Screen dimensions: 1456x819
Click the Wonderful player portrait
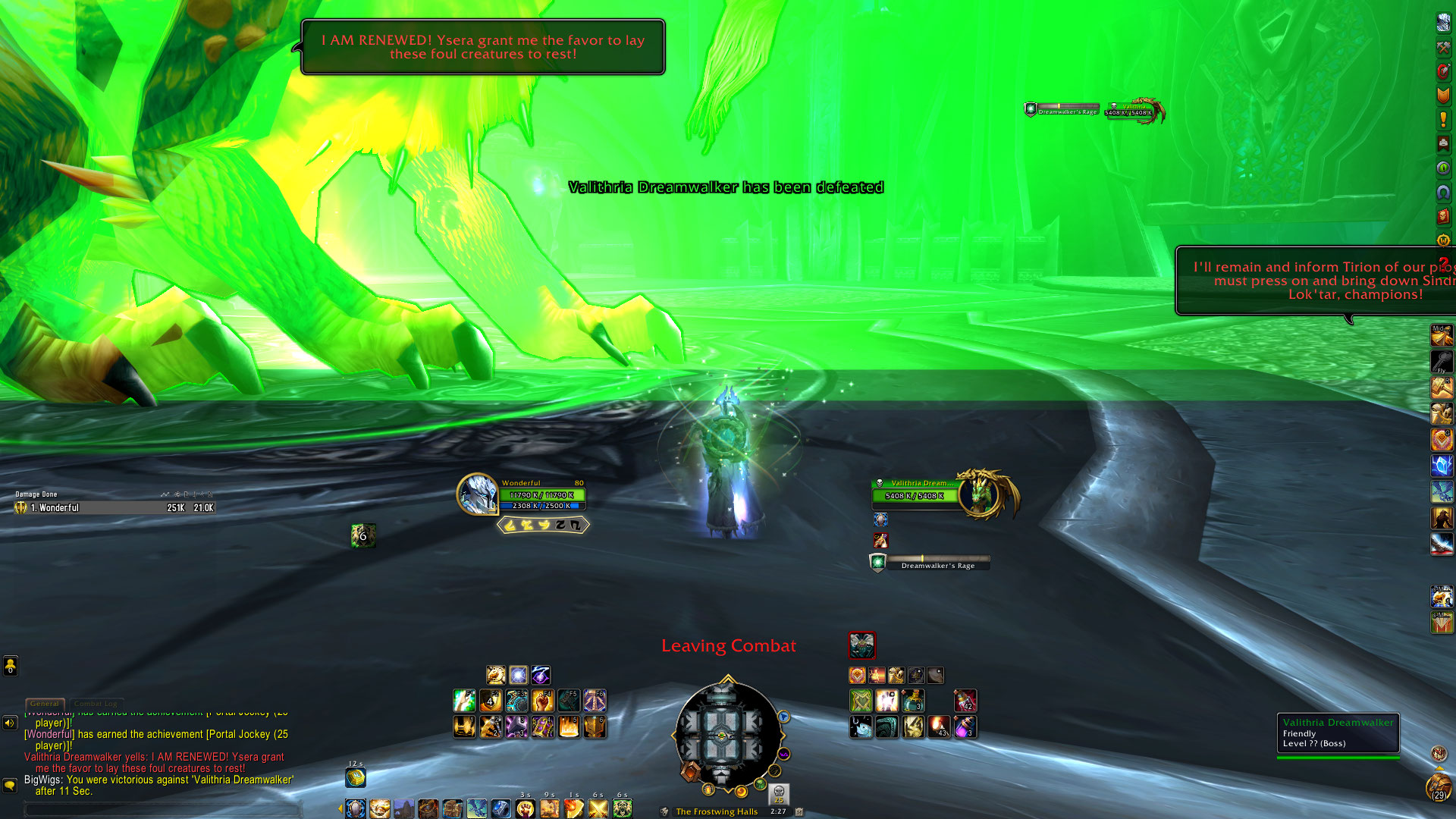click(x=477, y=494)
